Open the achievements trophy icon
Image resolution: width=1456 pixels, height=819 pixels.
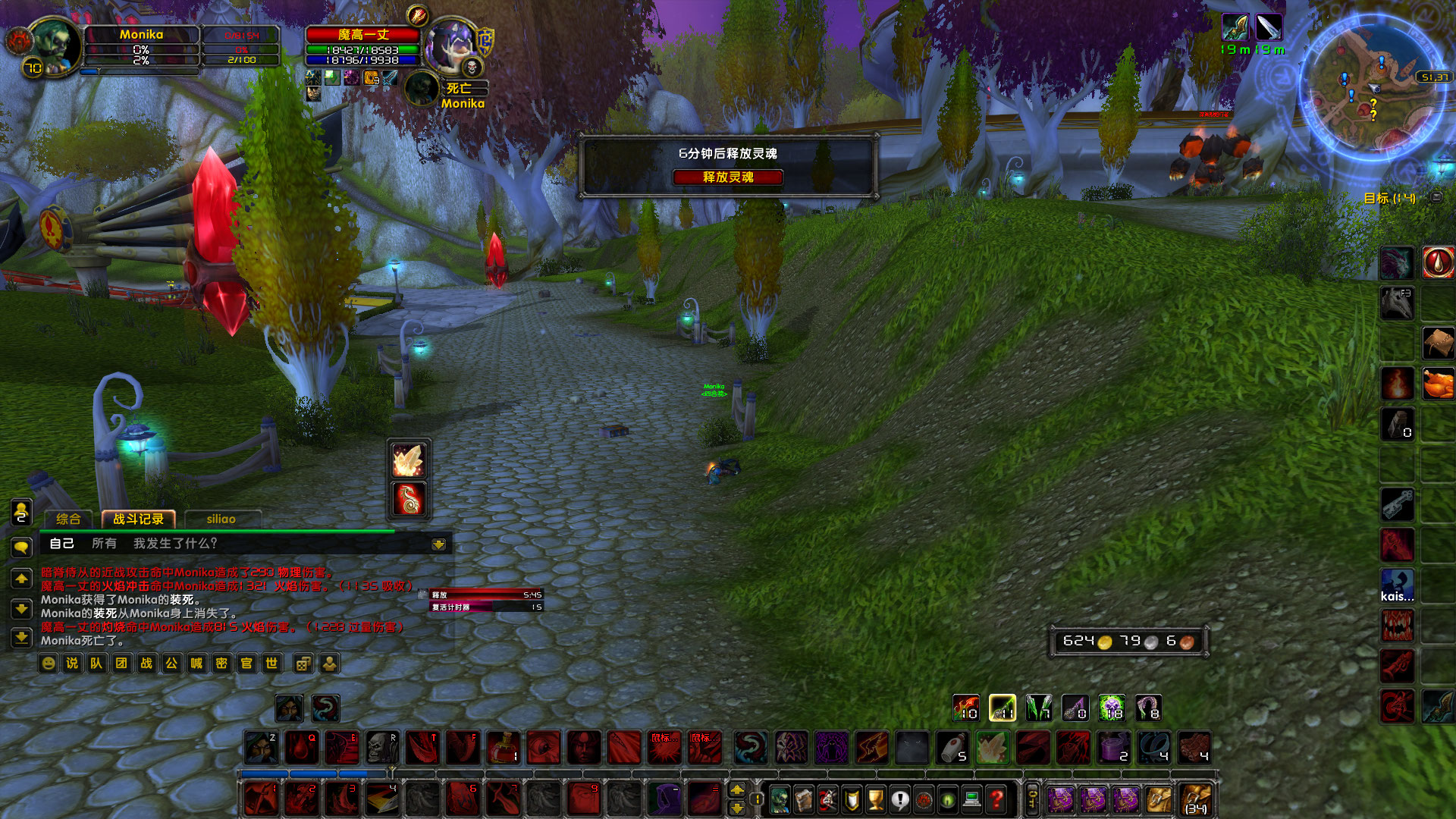875,798
